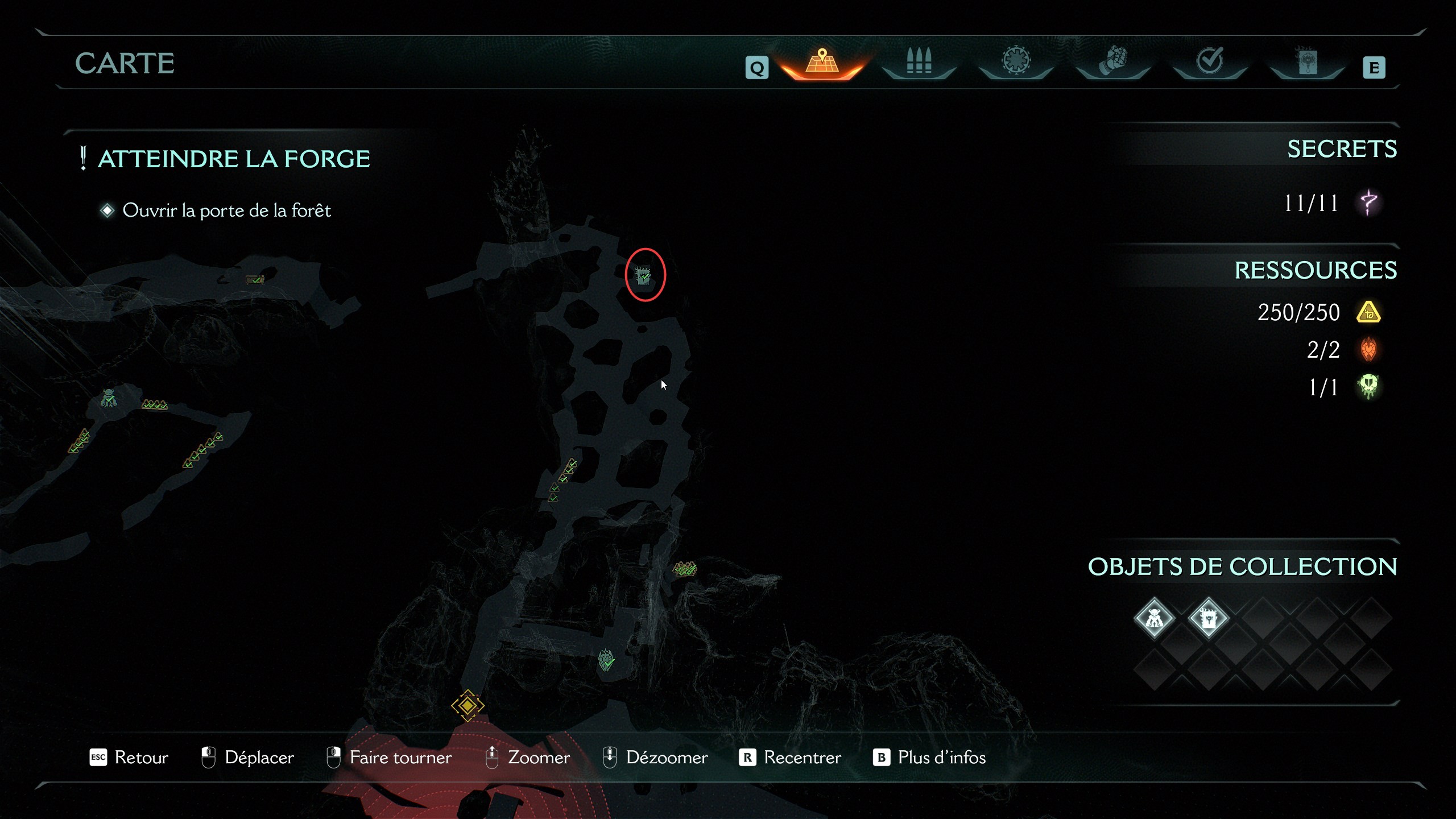The height and width of the screenshot is (819, 1456).
Task: Click the red-circled codex map marker
Action: coord(644,276)
